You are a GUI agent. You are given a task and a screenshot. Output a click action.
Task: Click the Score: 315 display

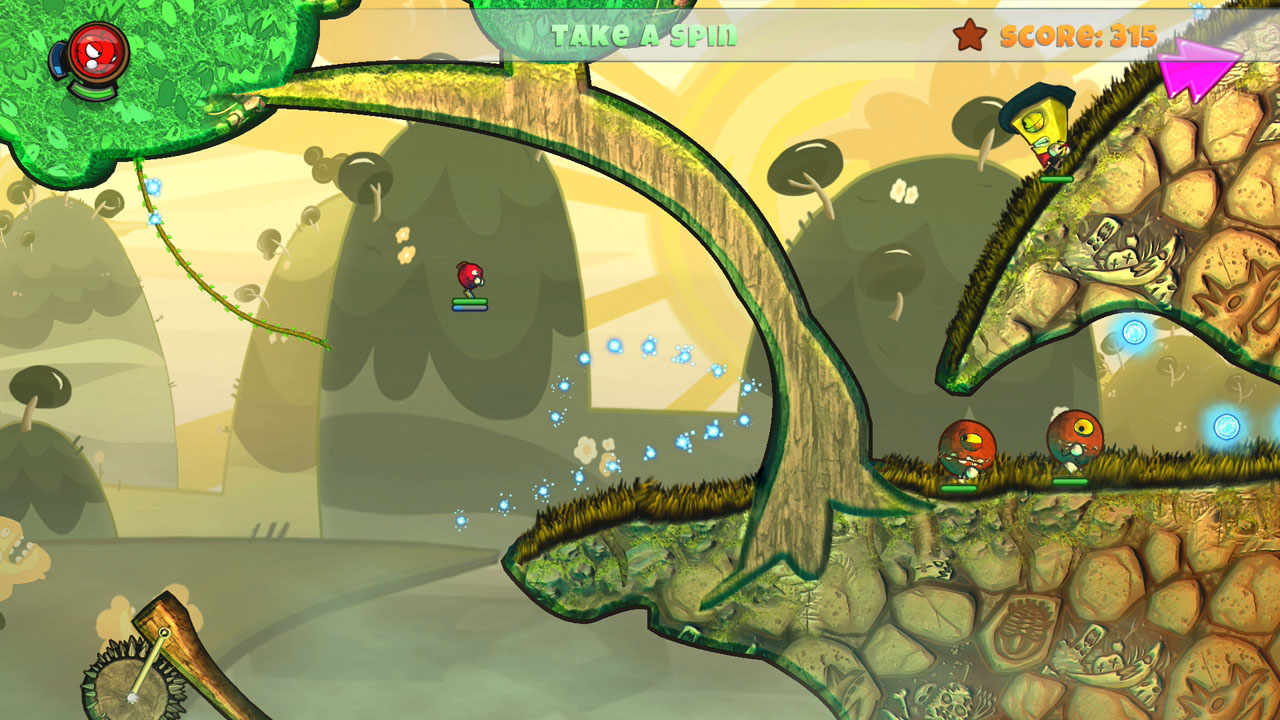(x=1076, y=37)
